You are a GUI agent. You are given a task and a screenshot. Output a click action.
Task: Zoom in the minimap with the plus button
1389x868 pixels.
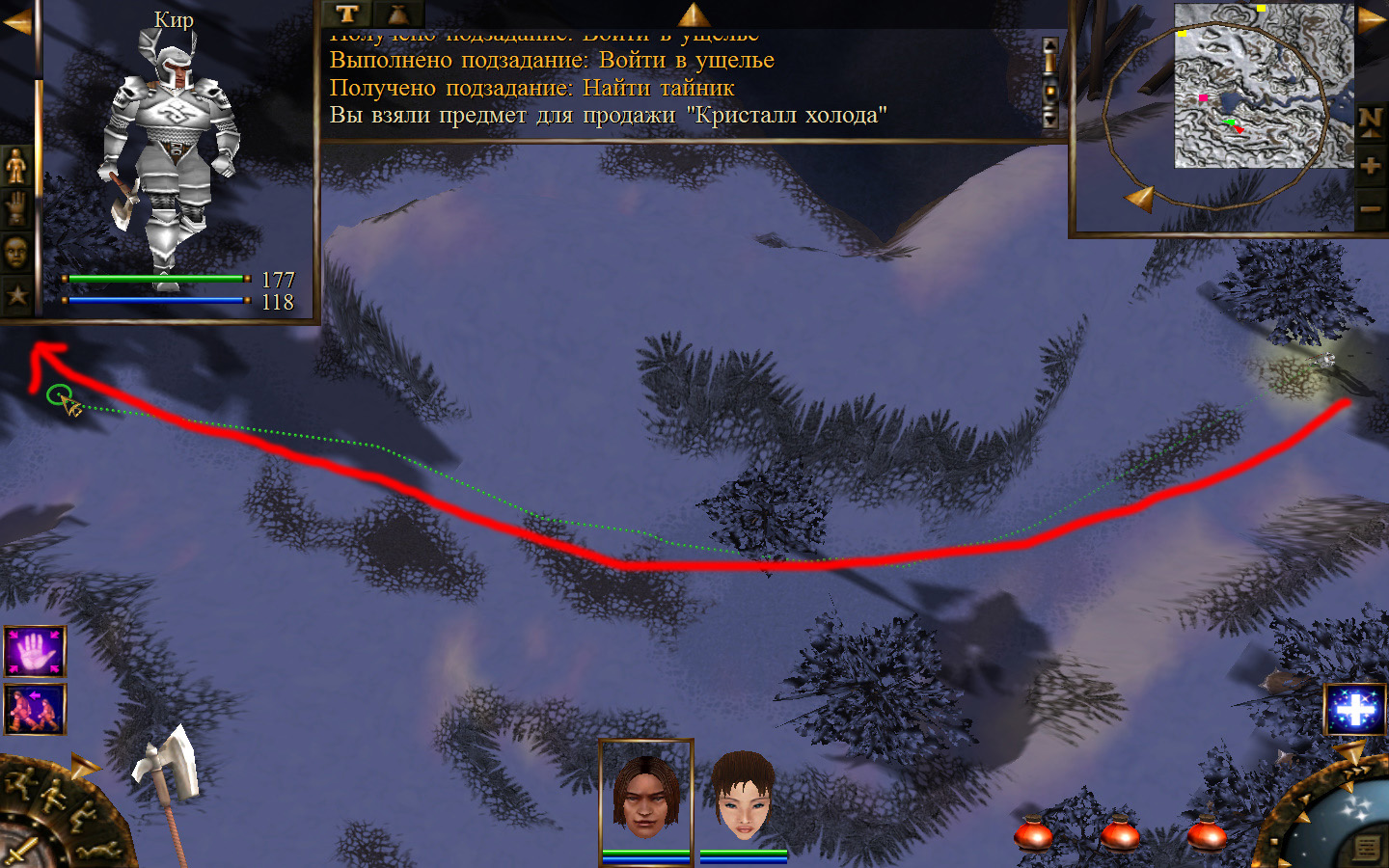[x=1371, y=166]
